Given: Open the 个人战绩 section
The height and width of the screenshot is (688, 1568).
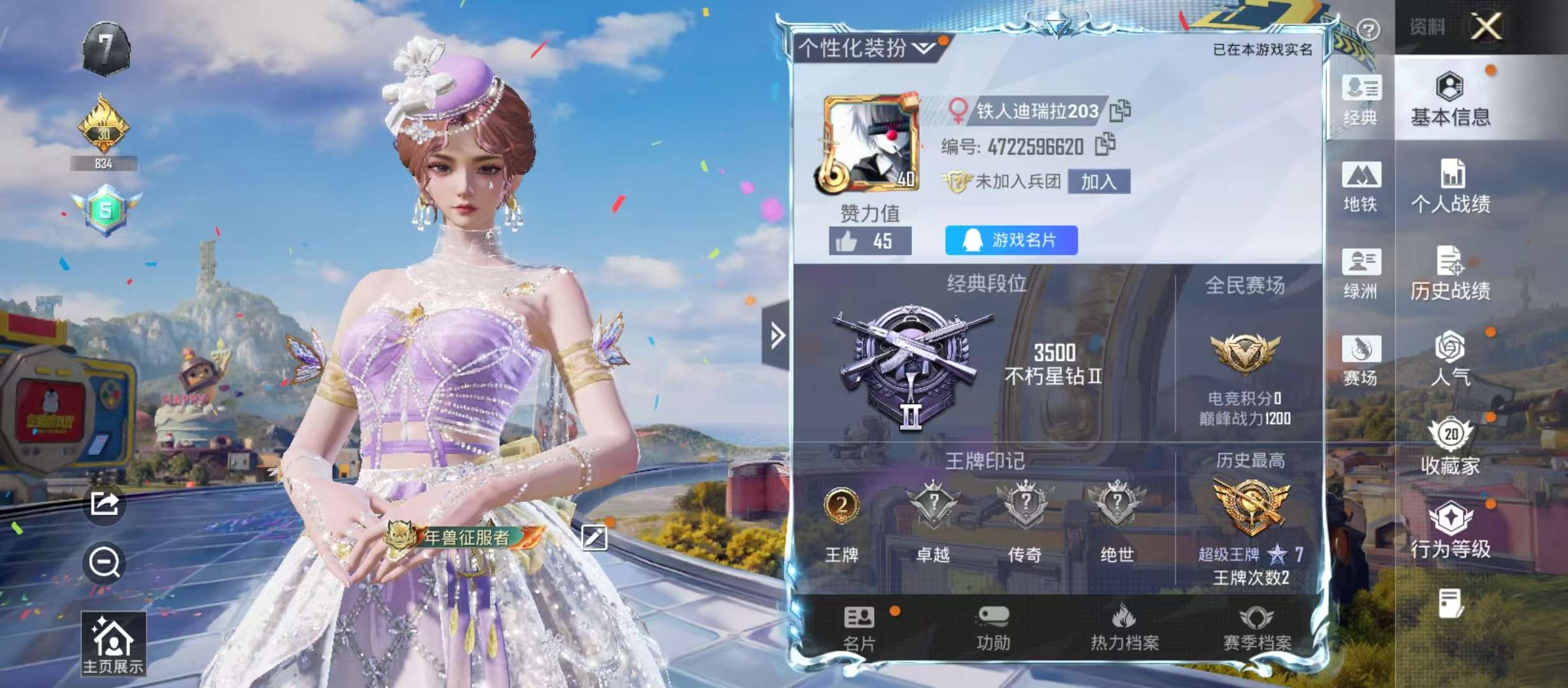Looking at the screenshot, I should tap(1450, 186).
